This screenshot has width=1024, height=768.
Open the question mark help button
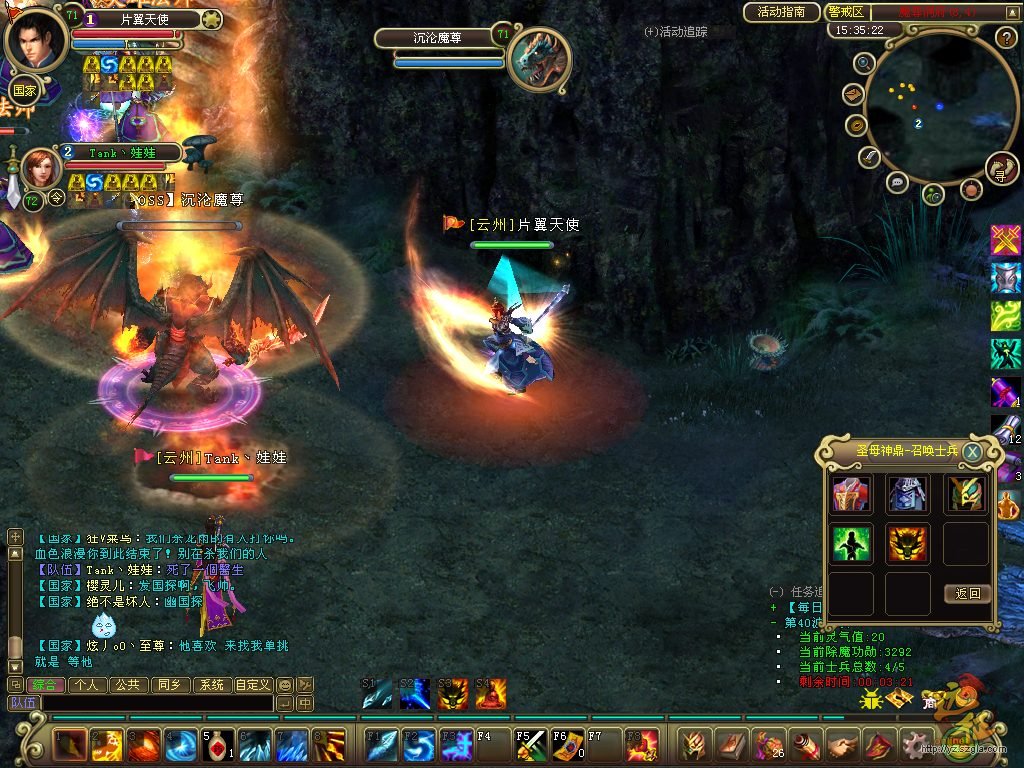(x=1006, y=38)
